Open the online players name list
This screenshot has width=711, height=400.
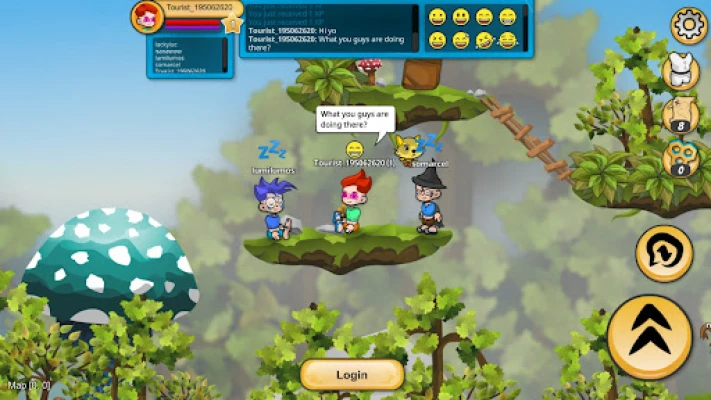(x=190, y=57)
